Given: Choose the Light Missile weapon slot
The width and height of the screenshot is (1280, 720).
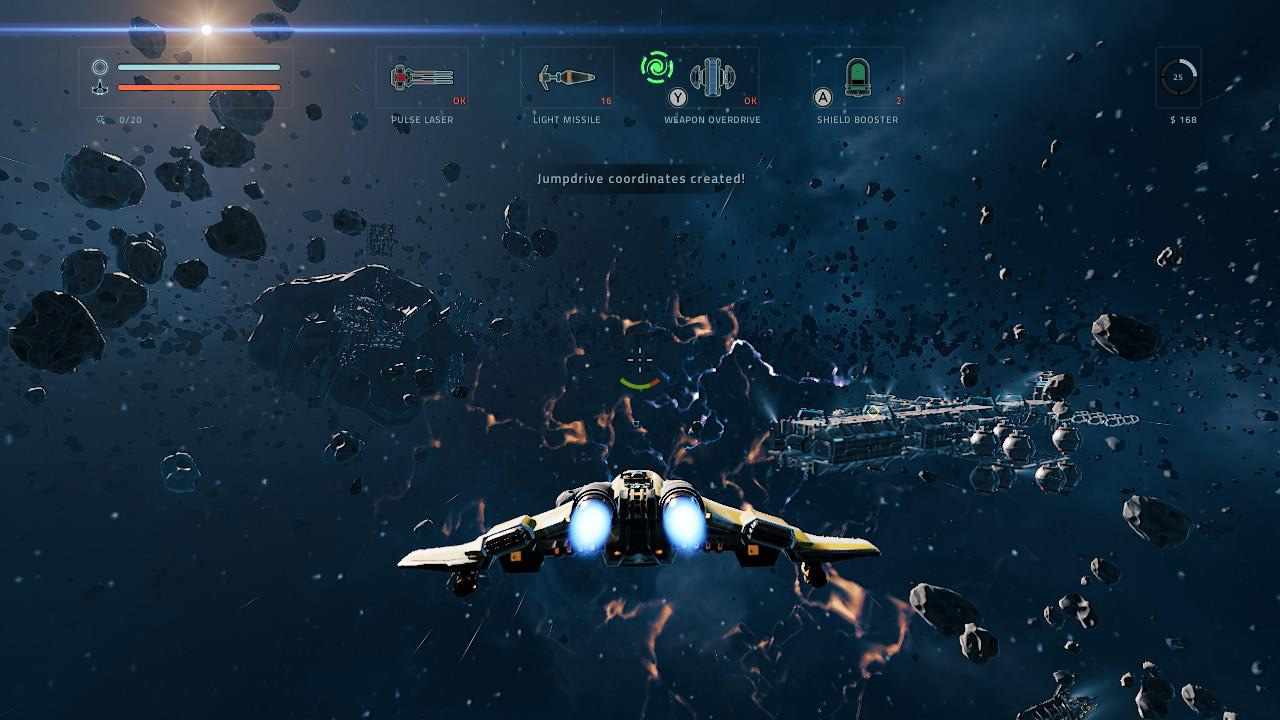Looking at the screenshot, I should tap(567, 78).
